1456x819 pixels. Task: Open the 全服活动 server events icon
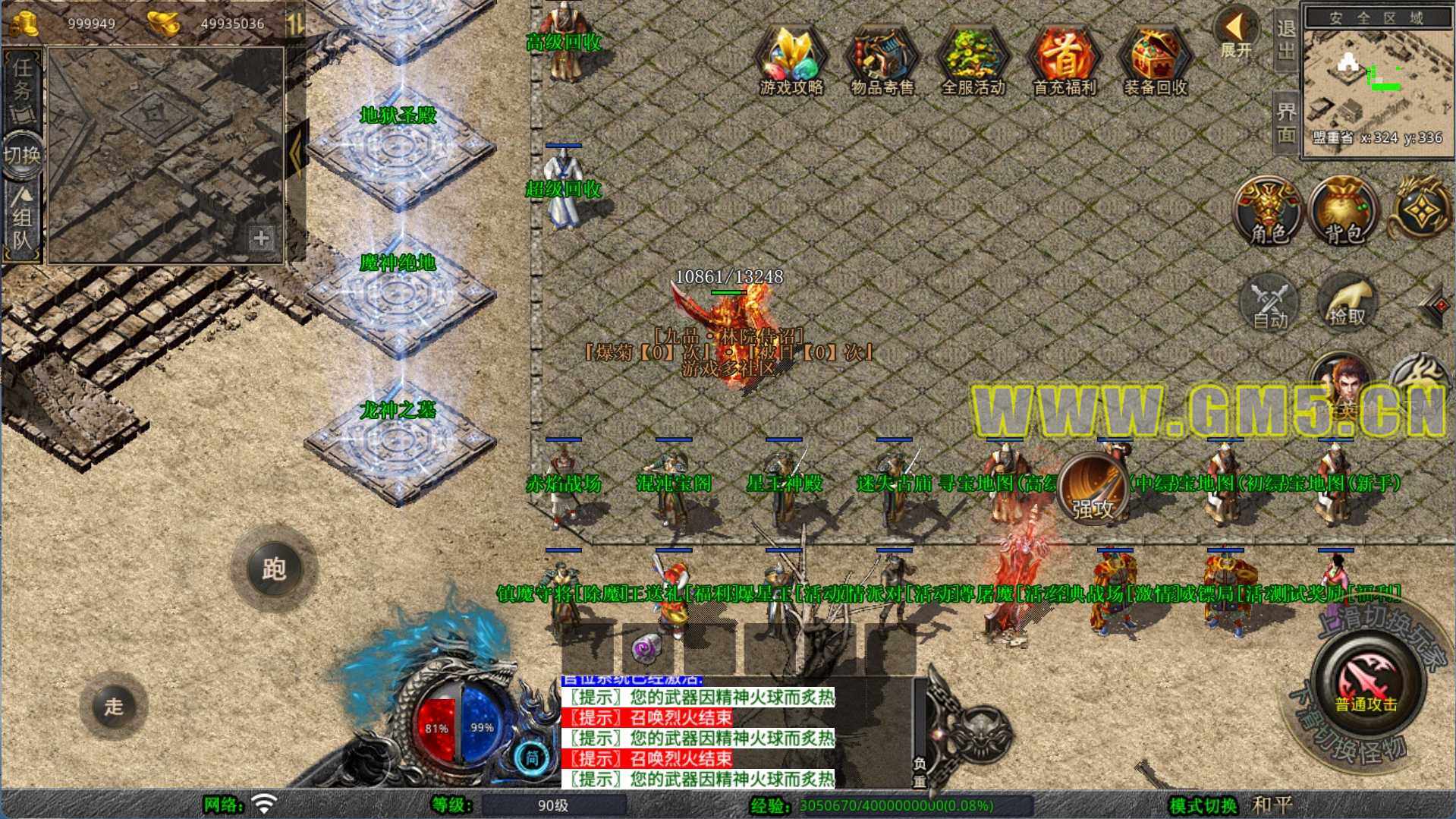tap(973, 61)
